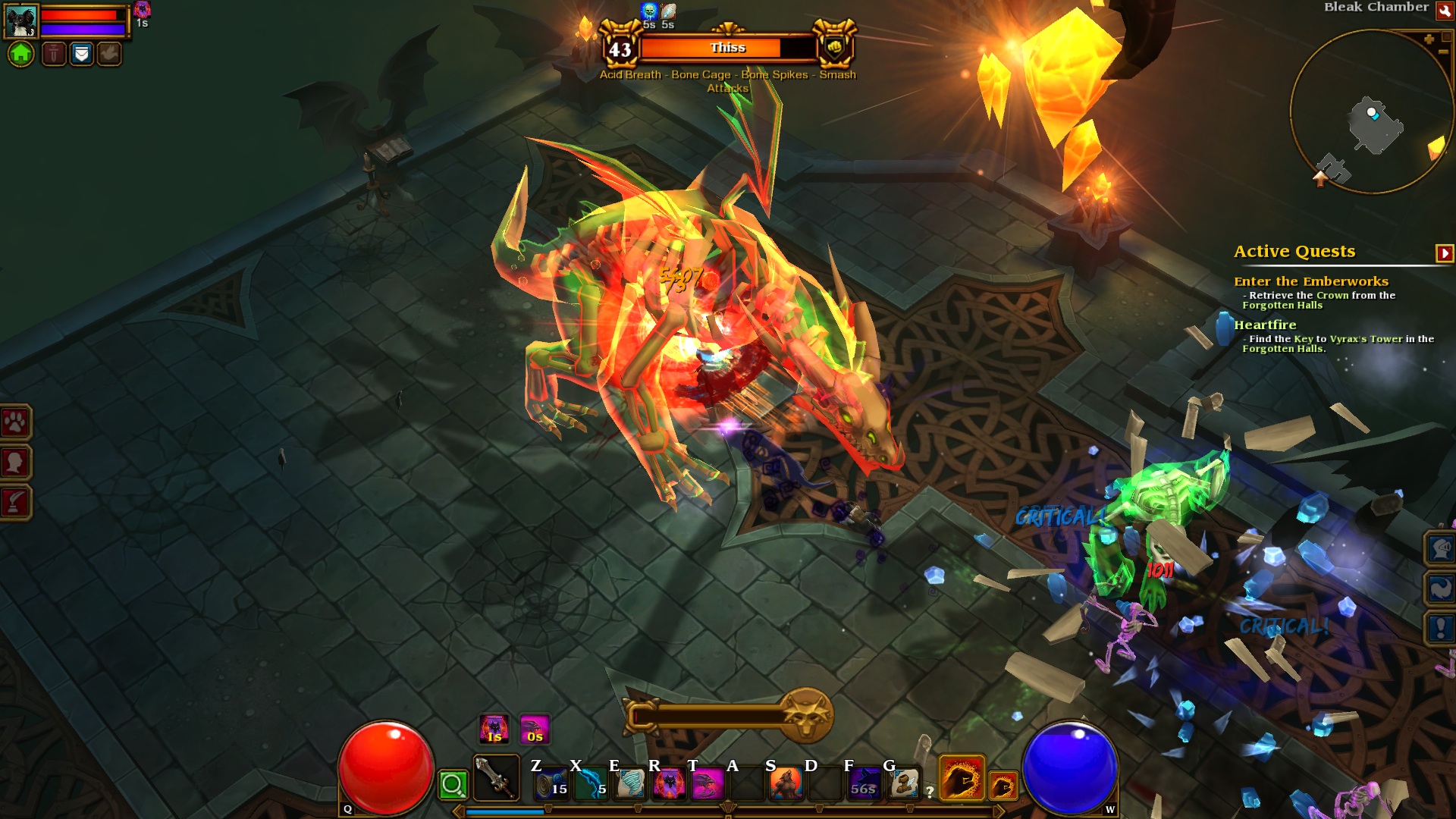Viewport: 1456px width, 819px height.
Task: Send the pet back to town via green home icon
Action: [21, 53]
